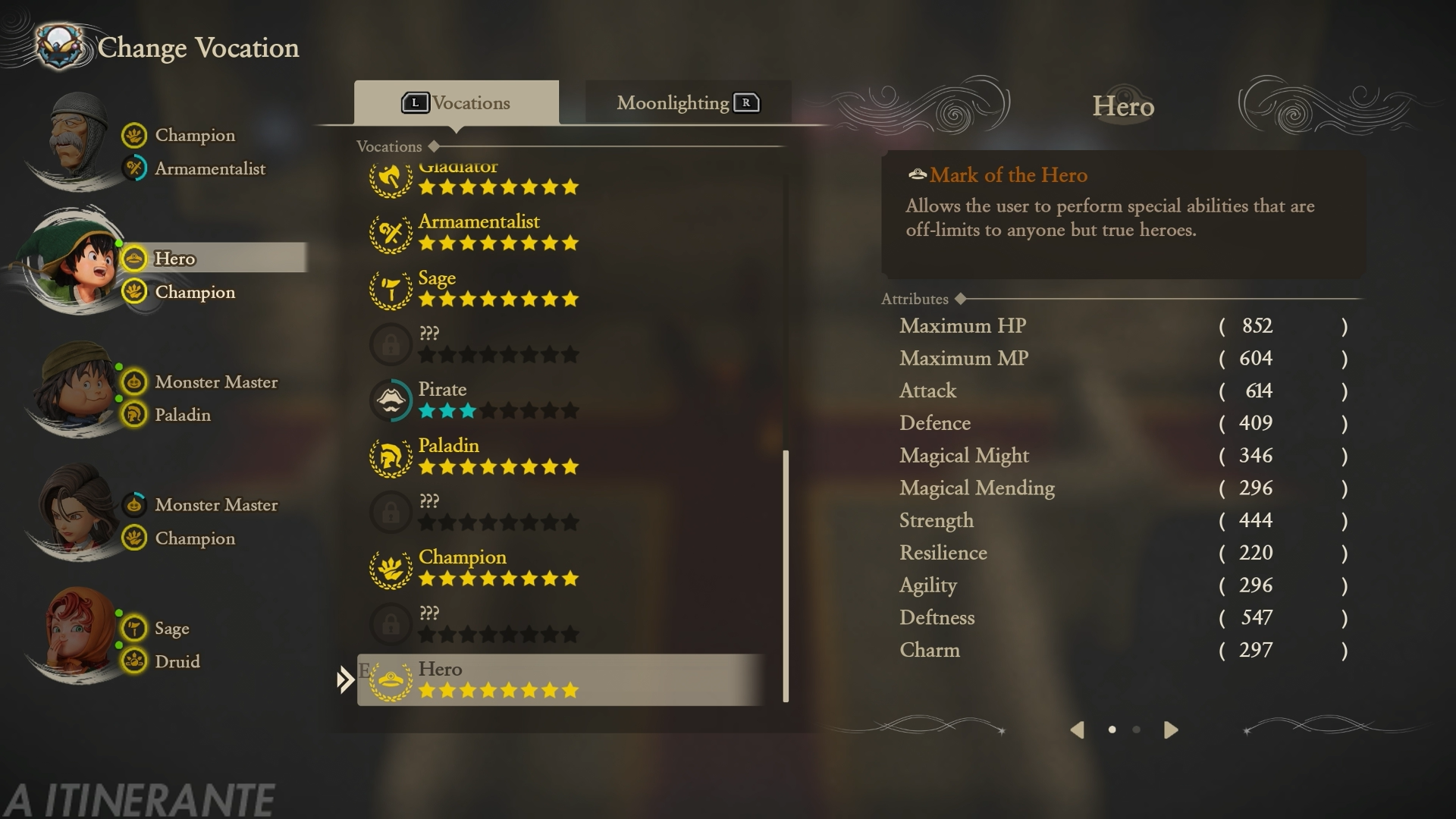Choose the party member with Sage and Druid
The height and width of the screenshot is (819, 1456).
[76, 635]
